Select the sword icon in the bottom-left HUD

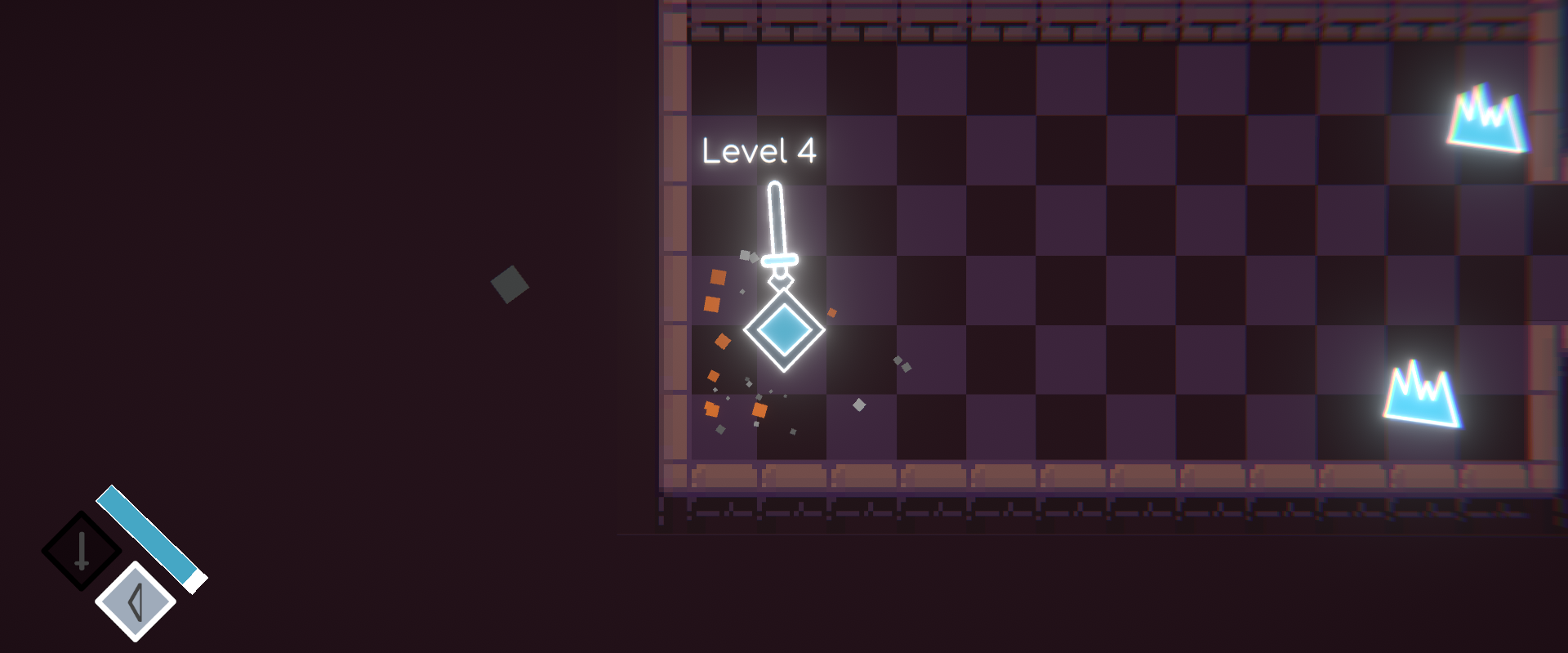(x=82, y=549)
